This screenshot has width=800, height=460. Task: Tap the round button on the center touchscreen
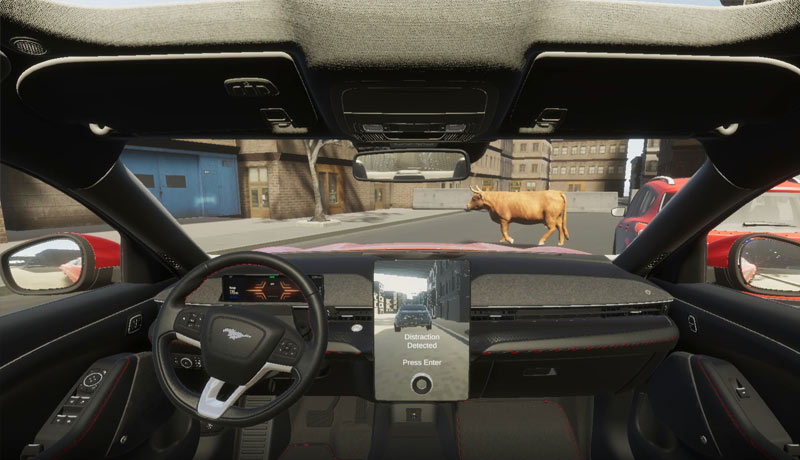click(x=421, y=381)
